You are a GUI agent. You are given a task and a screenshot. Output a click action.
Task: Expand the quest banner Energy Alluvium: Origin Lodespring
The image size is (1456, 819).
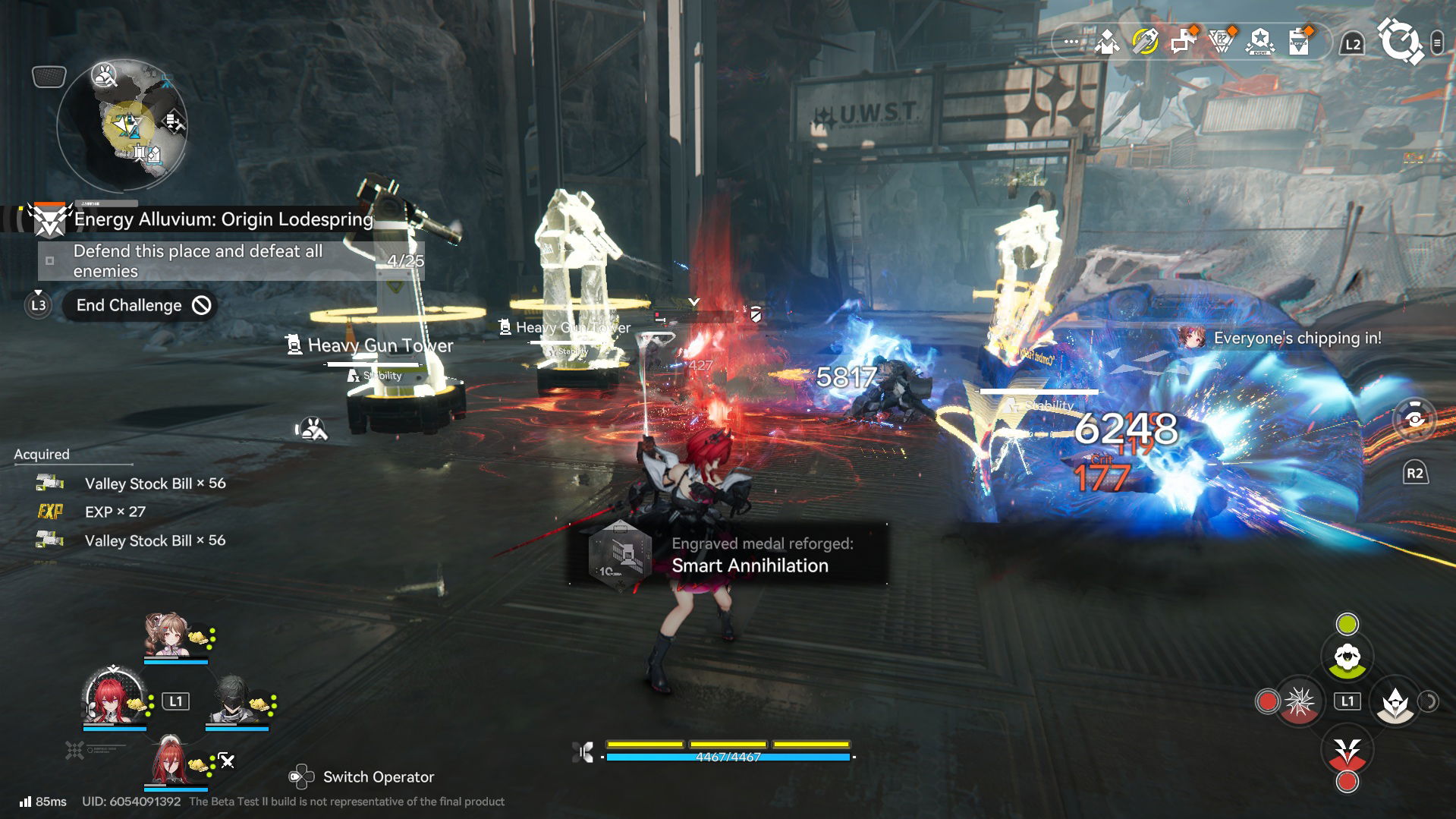coord(222,219)
